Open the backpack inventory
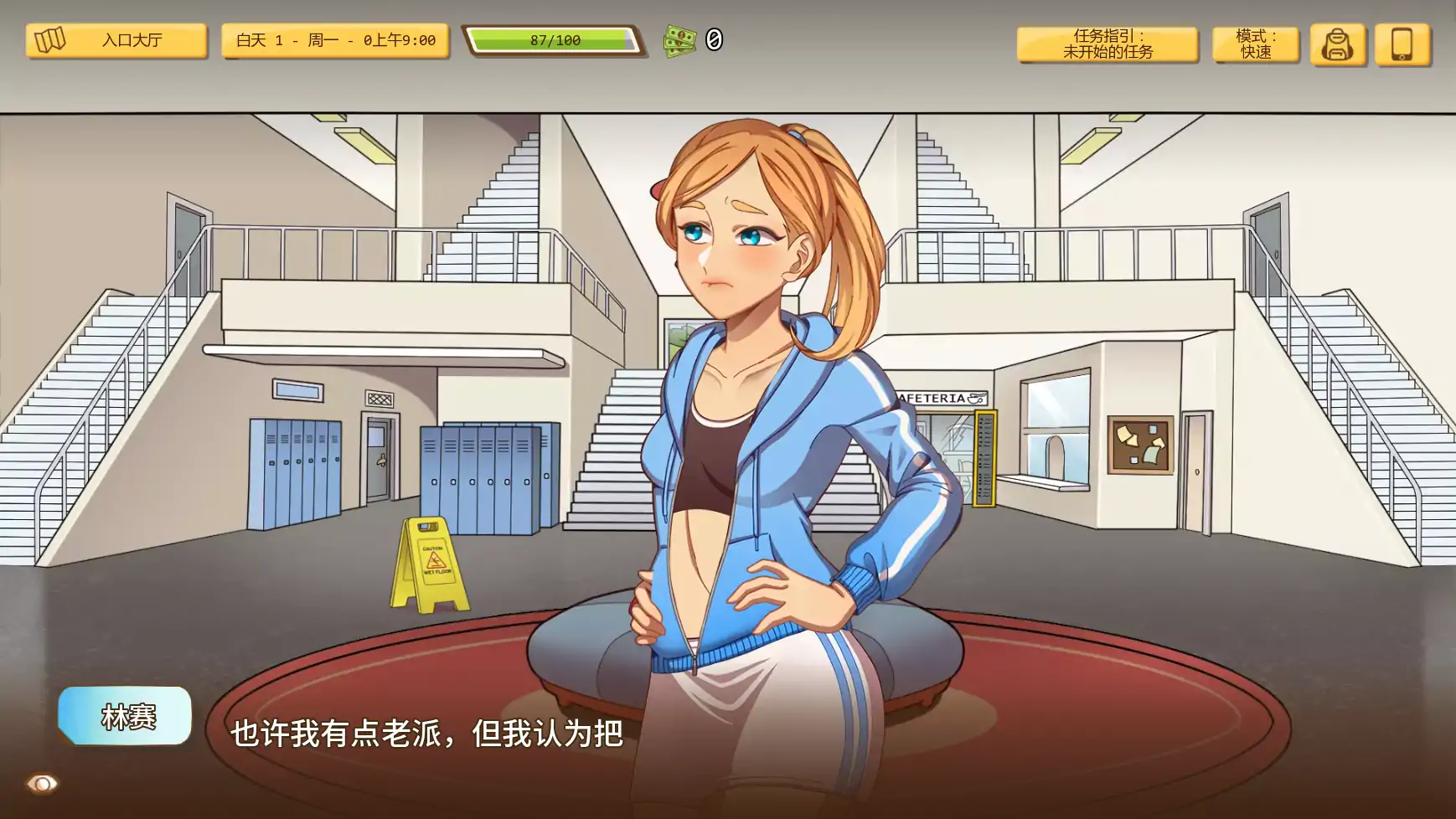Screen dimensions: 1456x819 click(x=1339, y=46)
